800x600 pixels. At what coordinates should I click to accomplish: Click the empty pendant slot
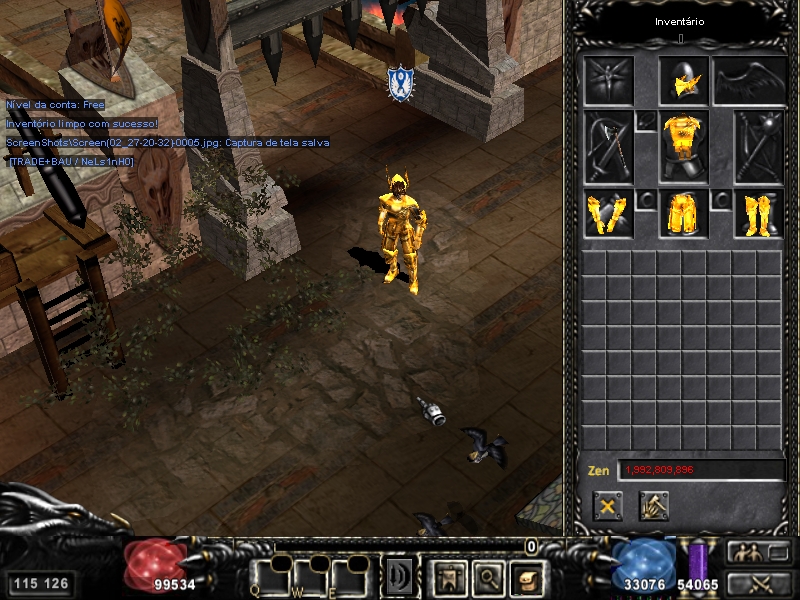point(646,121)
